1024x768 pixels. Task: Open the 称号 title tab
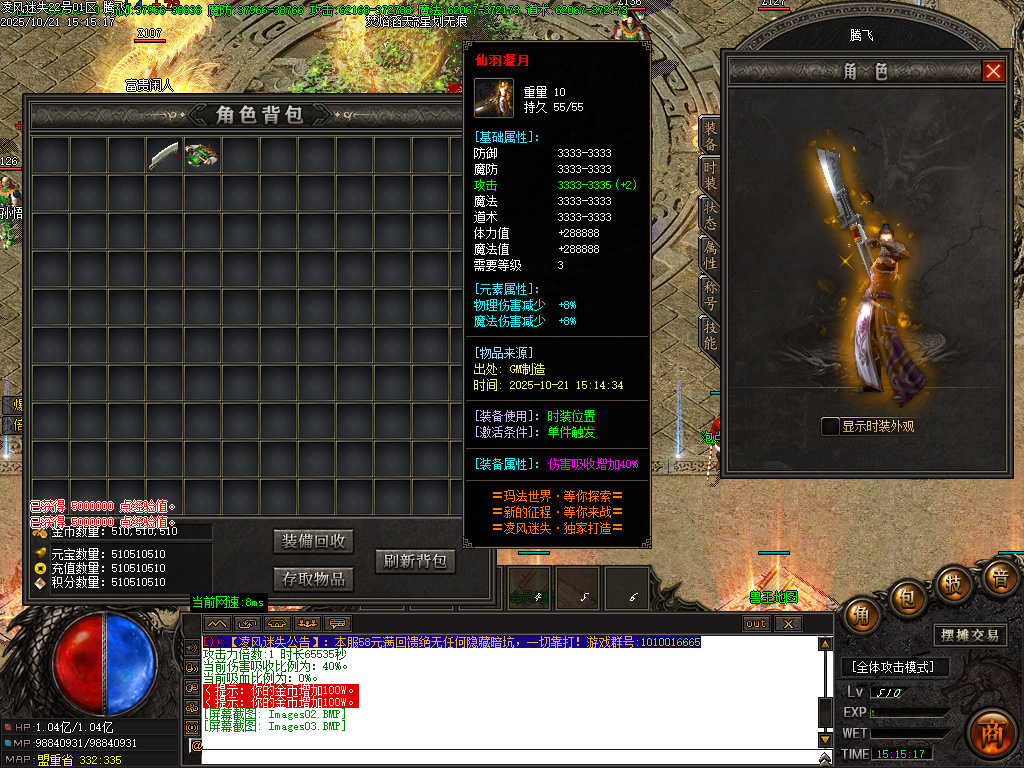click(x=710, y=295)
